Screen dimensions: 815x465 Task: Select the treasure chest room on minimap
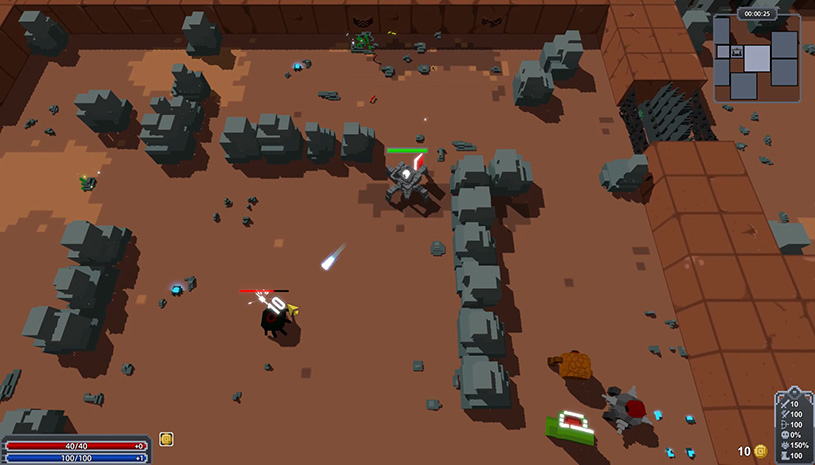[736, 51]
